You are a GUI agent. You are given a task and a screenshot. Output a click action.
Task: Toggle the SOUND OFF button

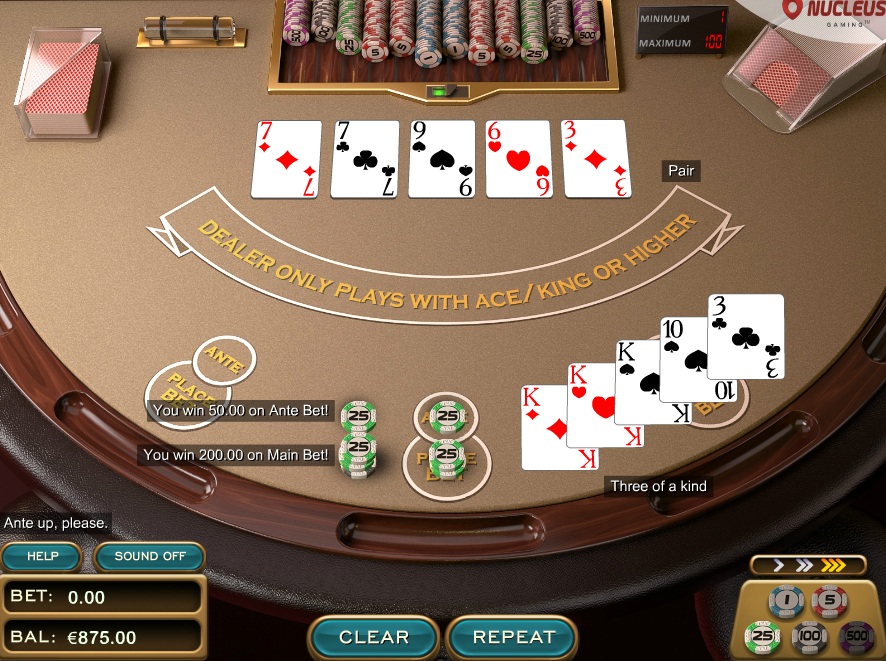pos(150,556)
